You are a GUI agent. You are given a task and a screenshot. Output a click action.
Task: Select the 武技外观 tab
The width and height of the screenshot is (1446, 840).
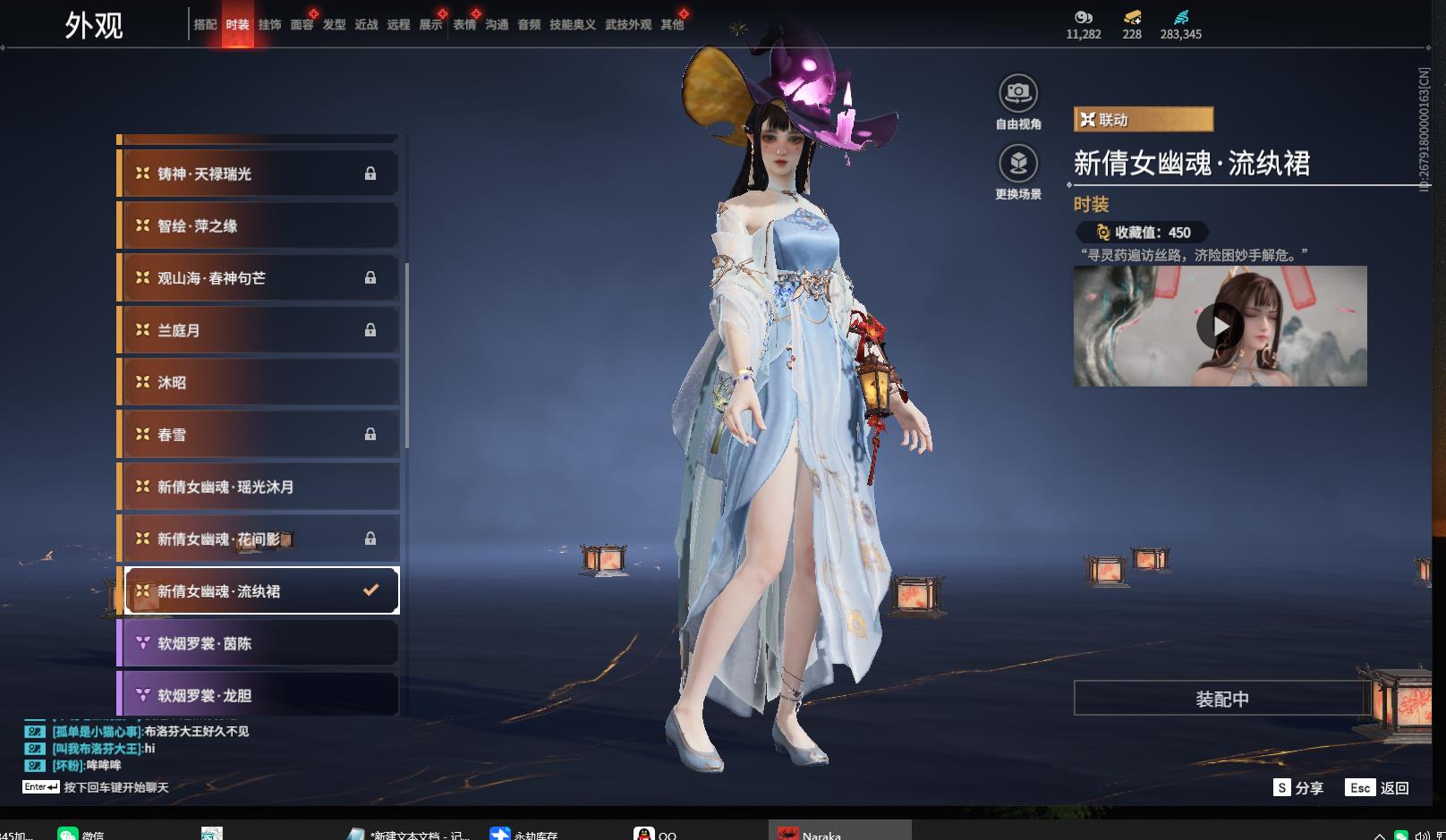coord(628,25)
